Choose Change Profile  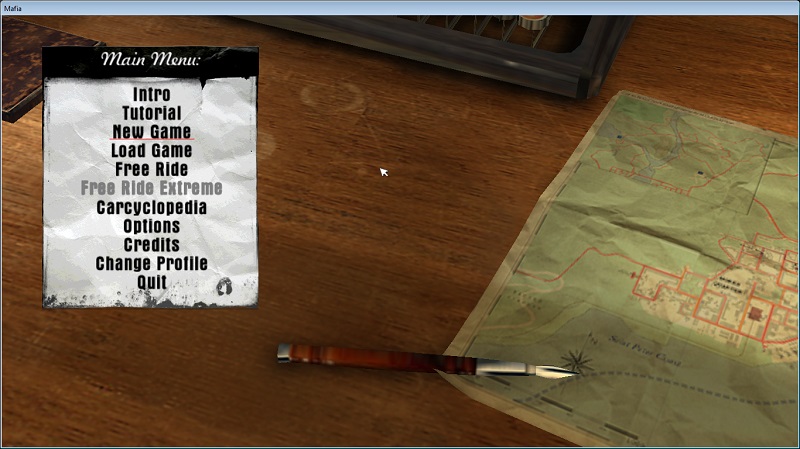(x=151, y=264)
